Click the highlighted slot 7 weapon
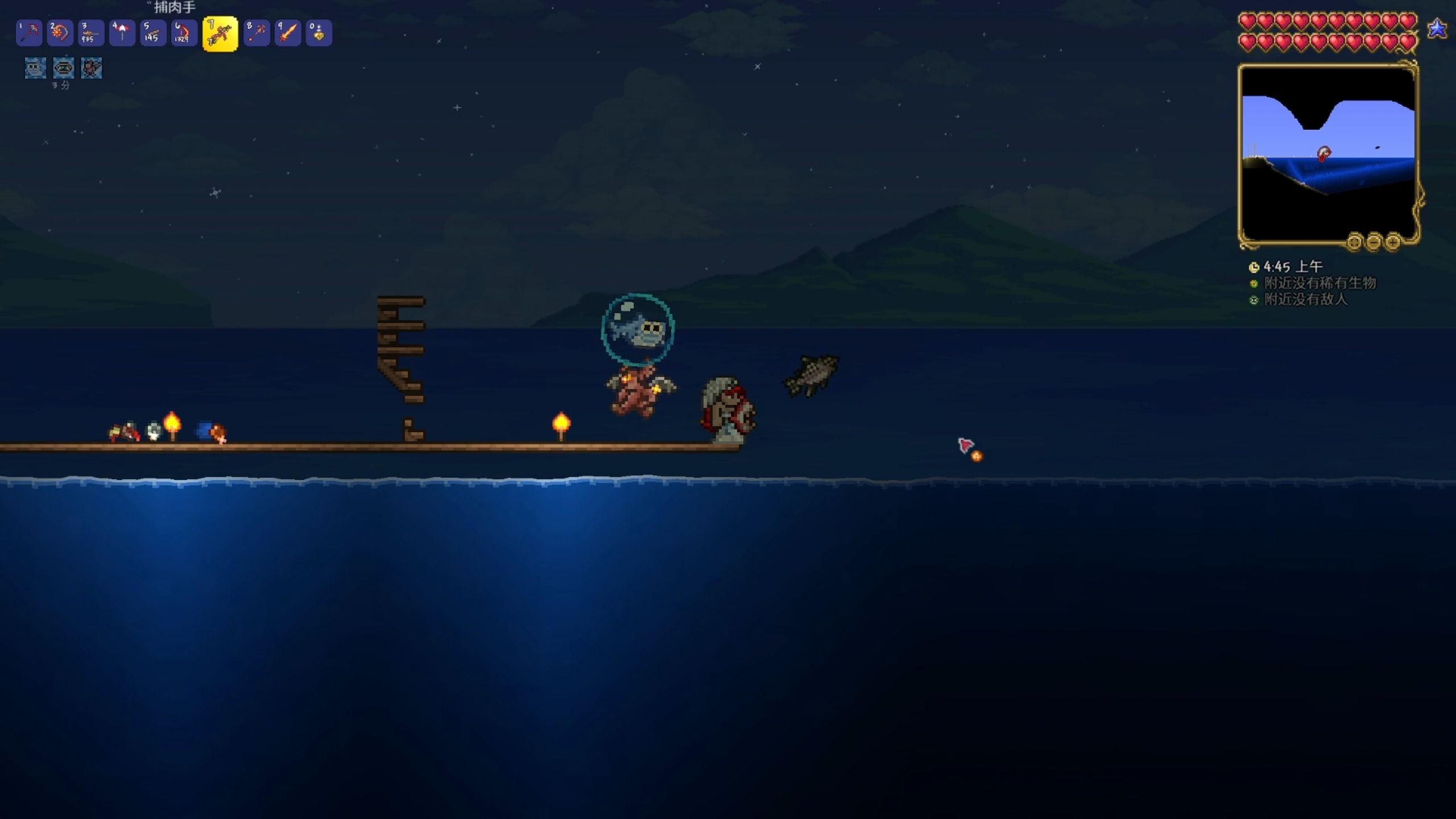 [x=220, y=34]
